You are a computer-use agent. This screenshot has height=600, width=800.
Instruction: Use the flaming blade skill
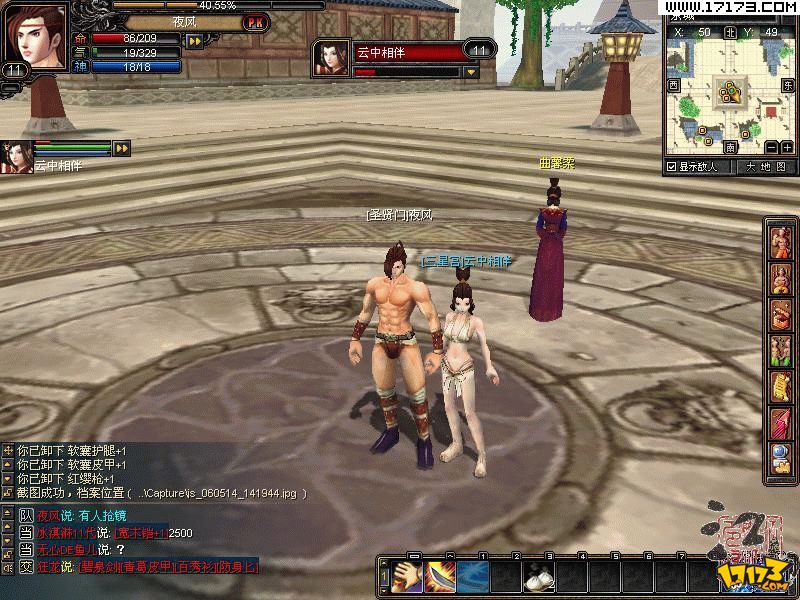coord(440,577)
